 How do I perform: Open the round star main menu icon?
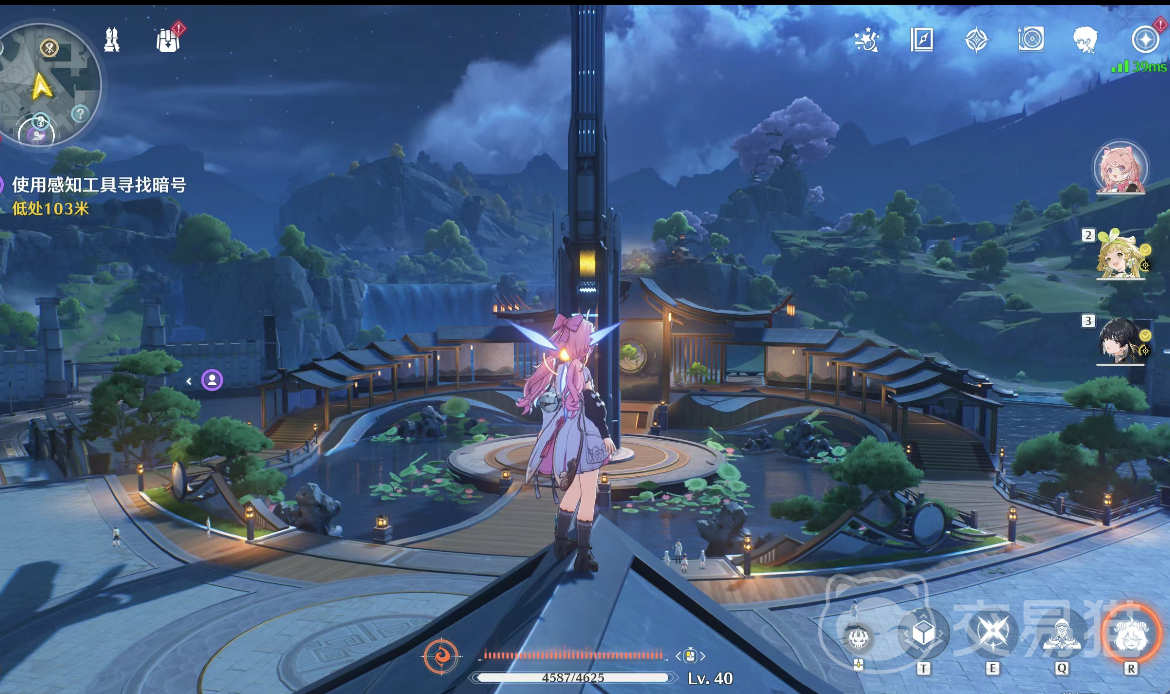[x=1145, y=39]
